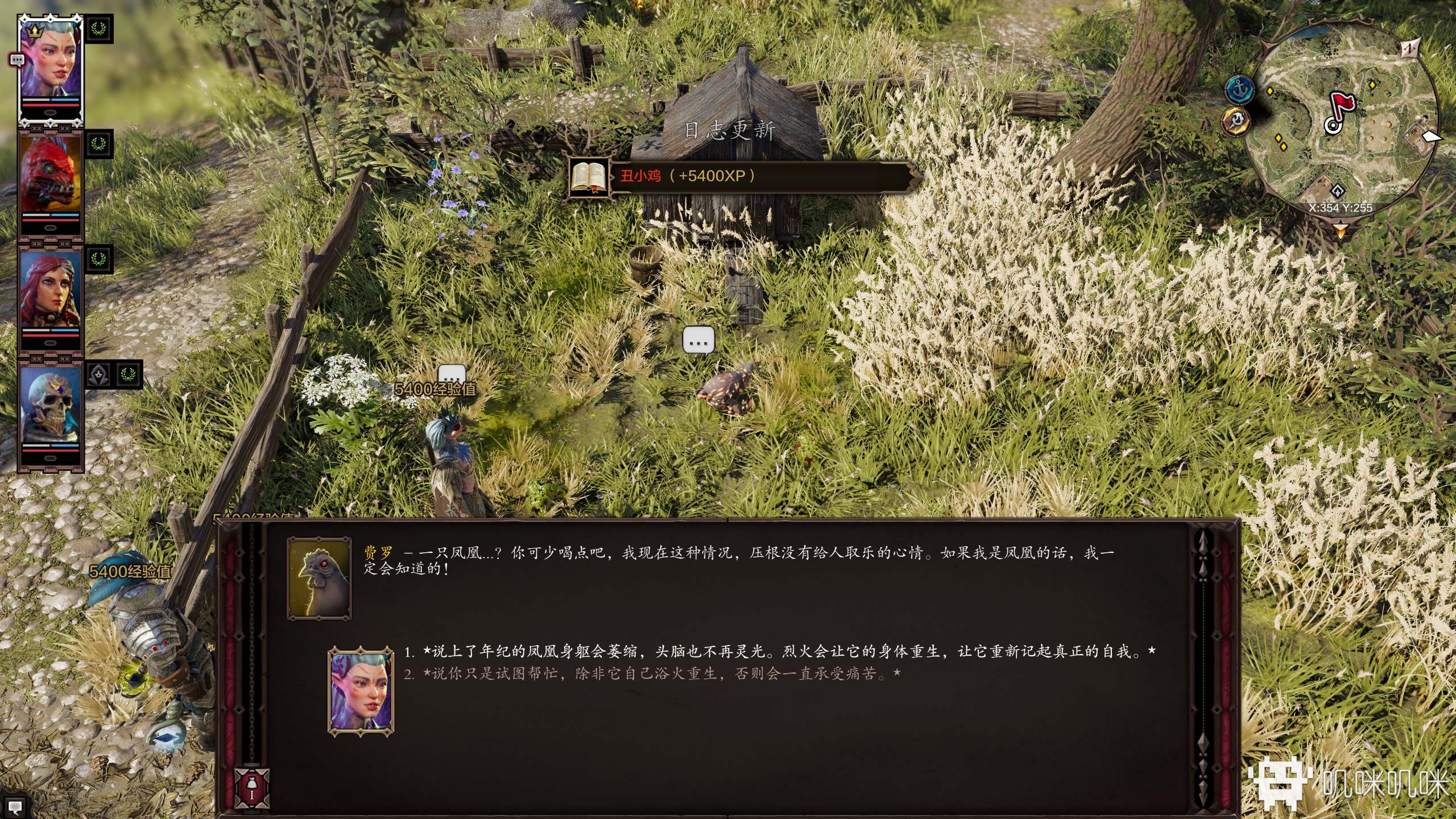This screenshot has width=1456, height=819.
Task: Click the hooded status icon on the skull portrait
Action: pyautogui.click(x=97, y=373)
